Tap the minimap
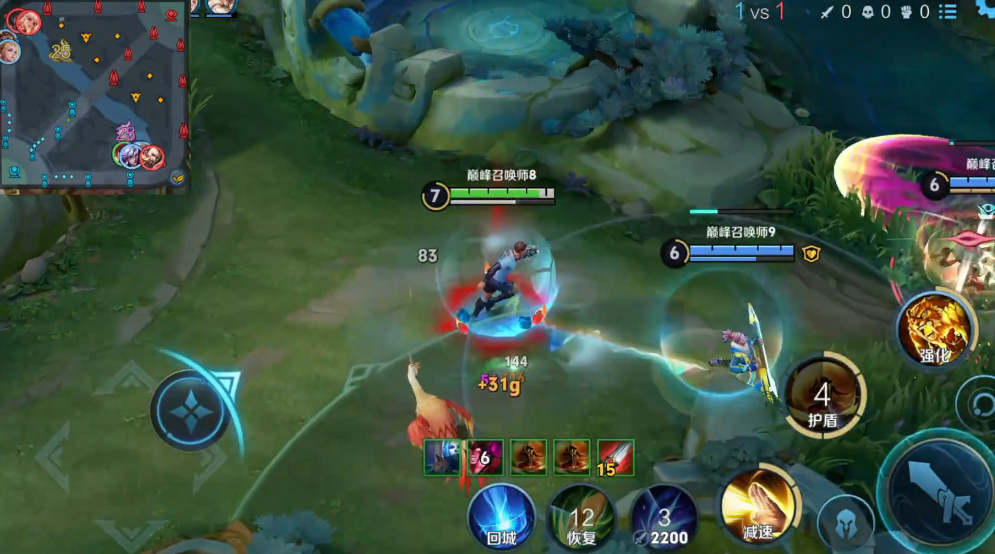Viewport: 995px width, 554px height. point(94,95)
